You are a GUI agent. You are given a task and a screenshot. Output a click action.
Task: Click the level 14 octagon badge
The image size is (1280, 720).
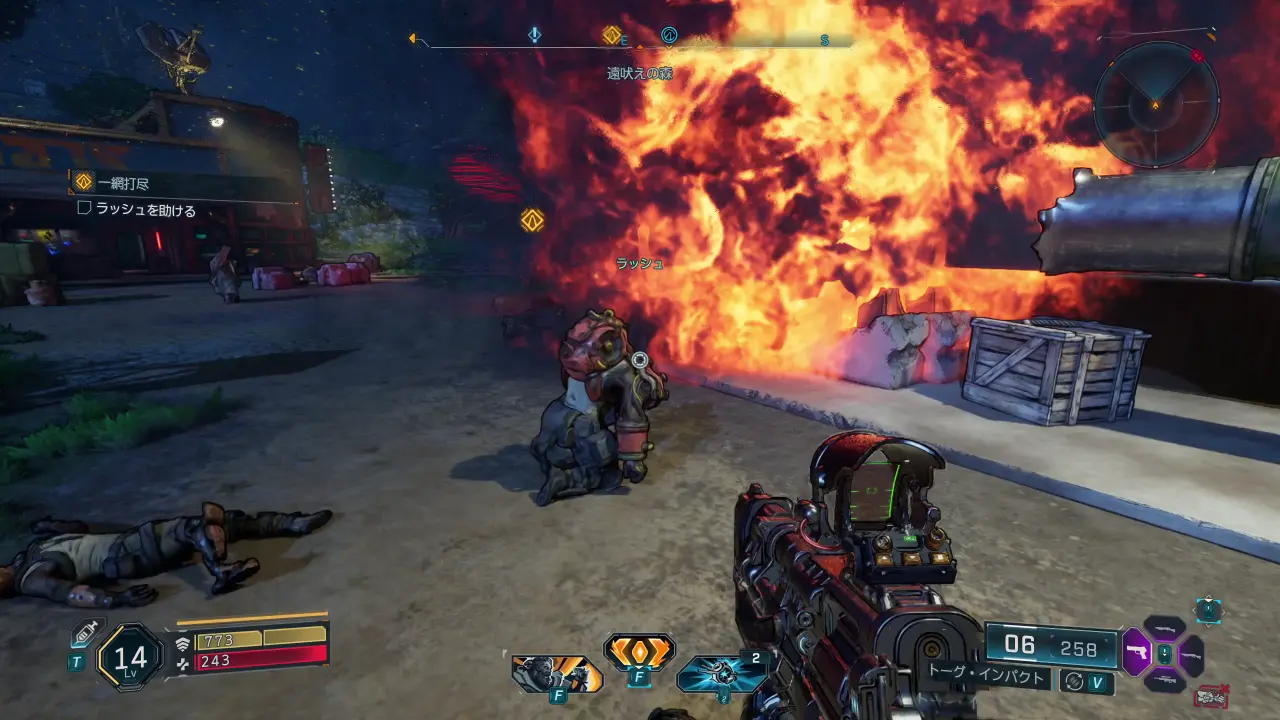click(x=130, y=657)
